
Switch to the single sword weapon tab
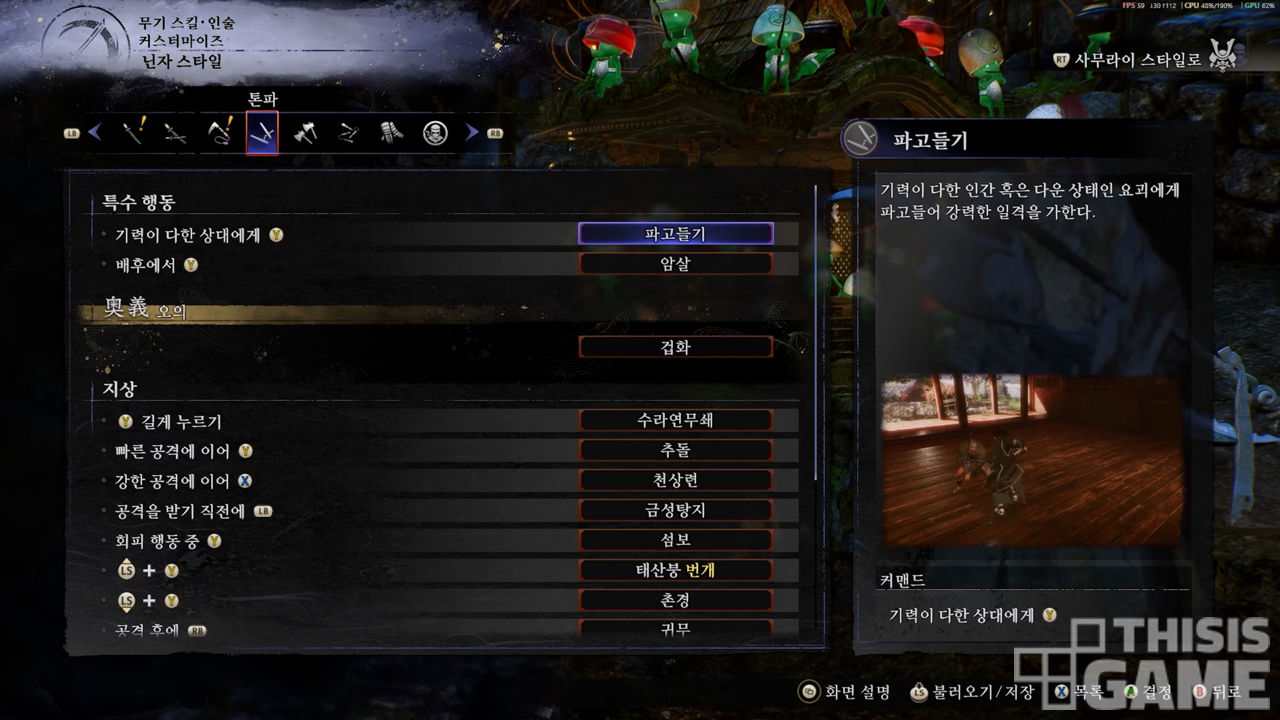(133, 132)
